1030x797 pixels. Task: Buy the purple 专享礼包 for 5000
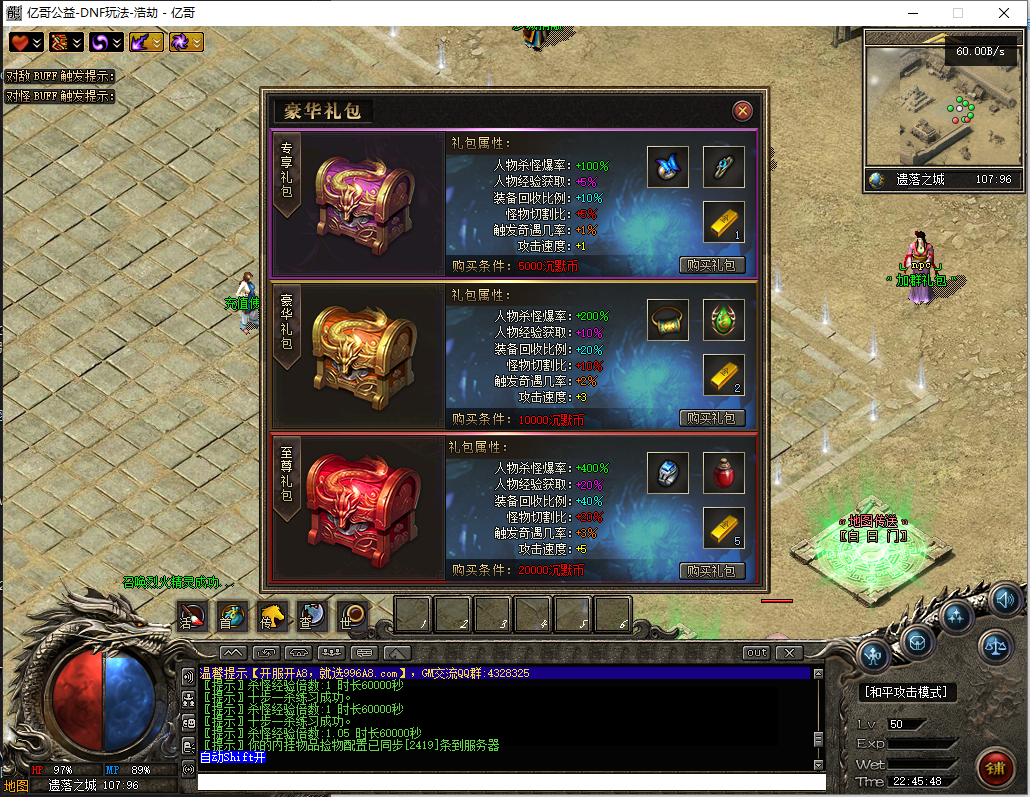712,265
